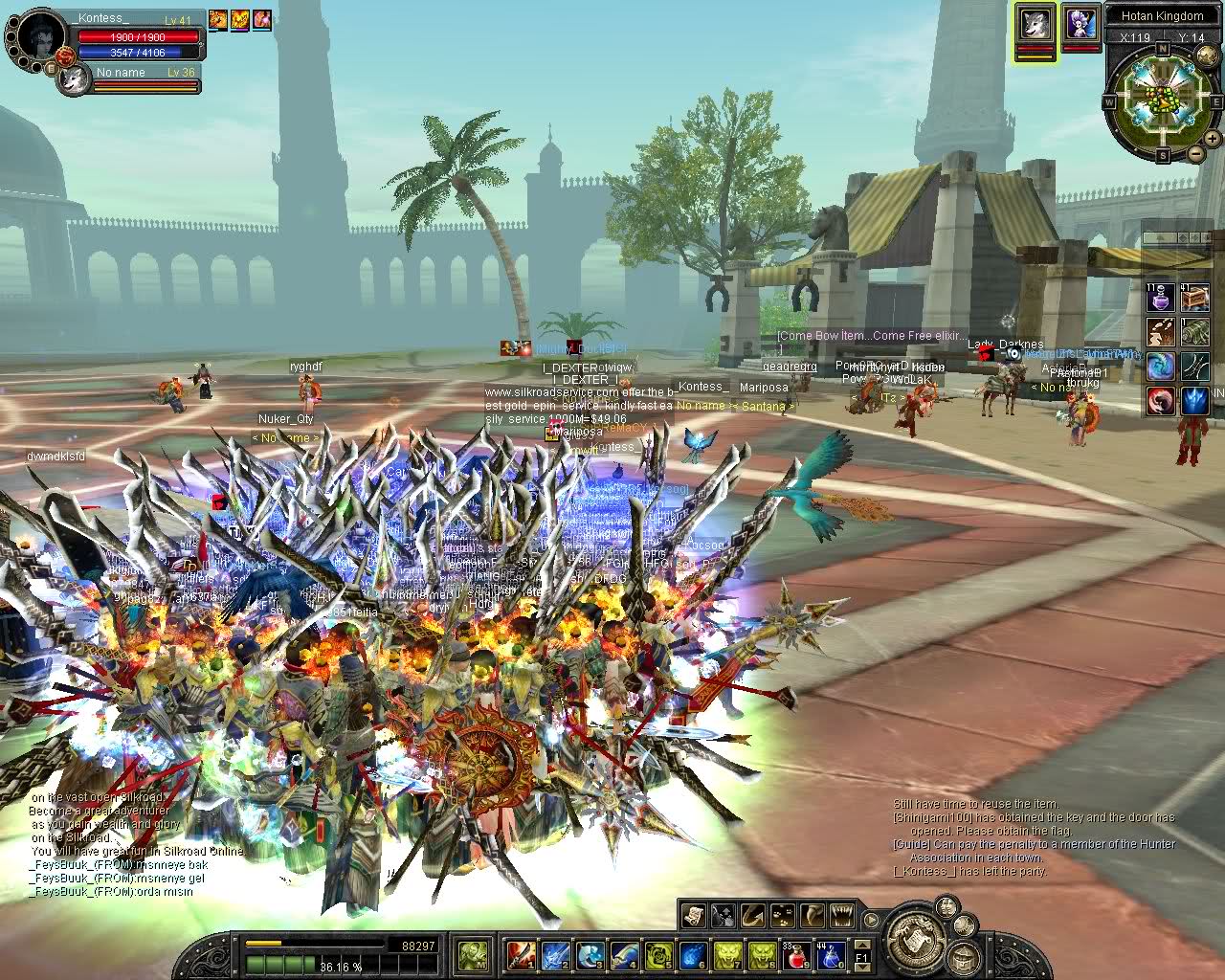
Task: Click the green character icon marked M
Action: [473, 954]
